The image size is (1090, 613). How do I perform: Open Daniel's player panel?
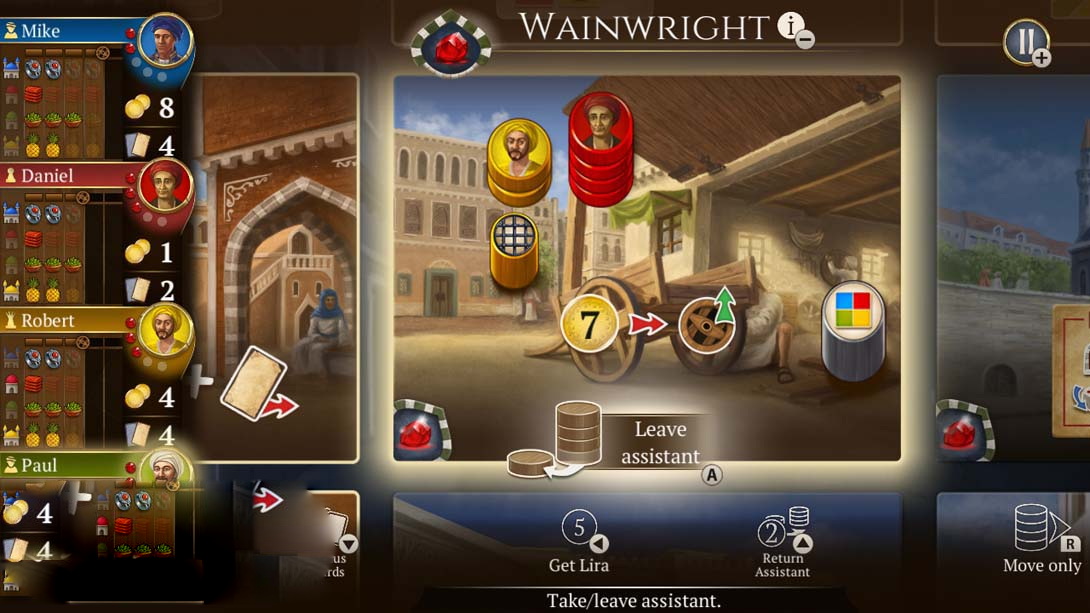pos(70,176)
